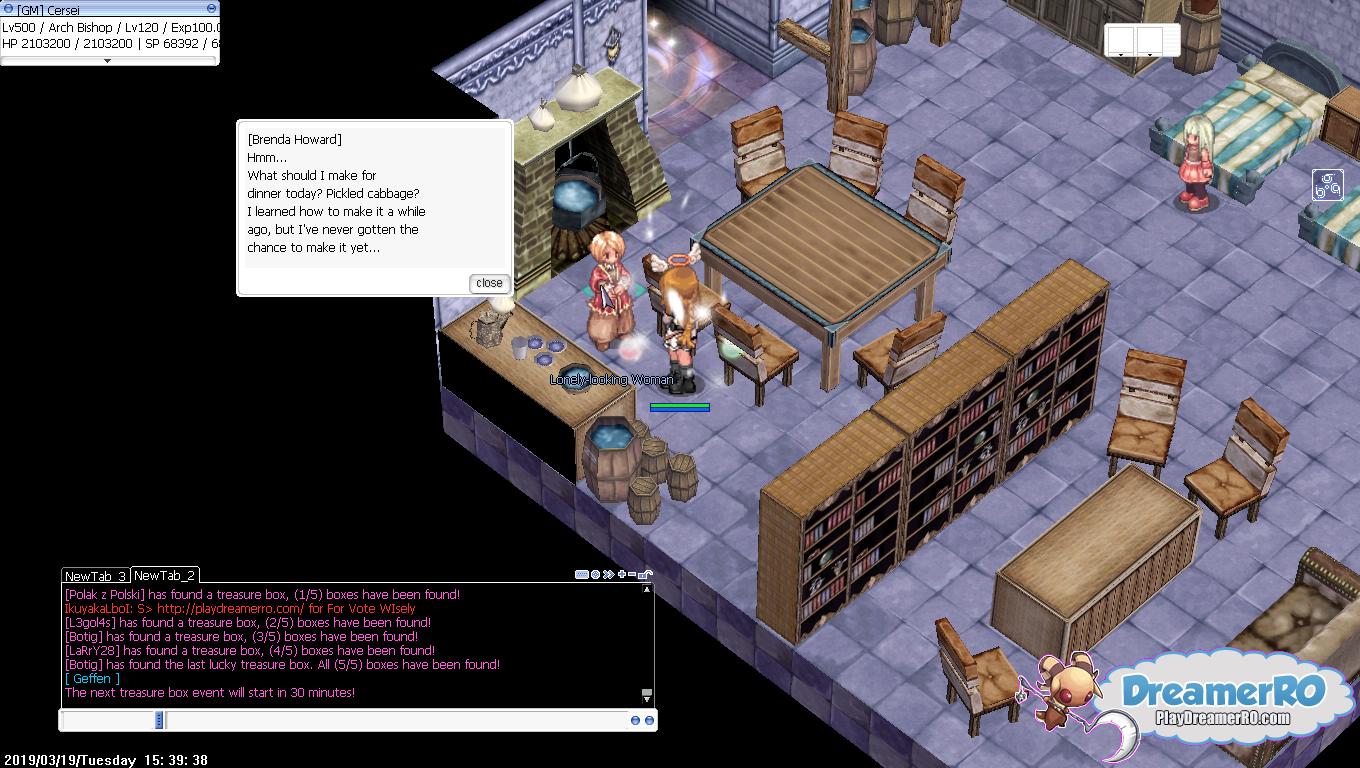
Task: Minimize the Cersei character info window
Action: pyautogui.click(x=211, y=9)
